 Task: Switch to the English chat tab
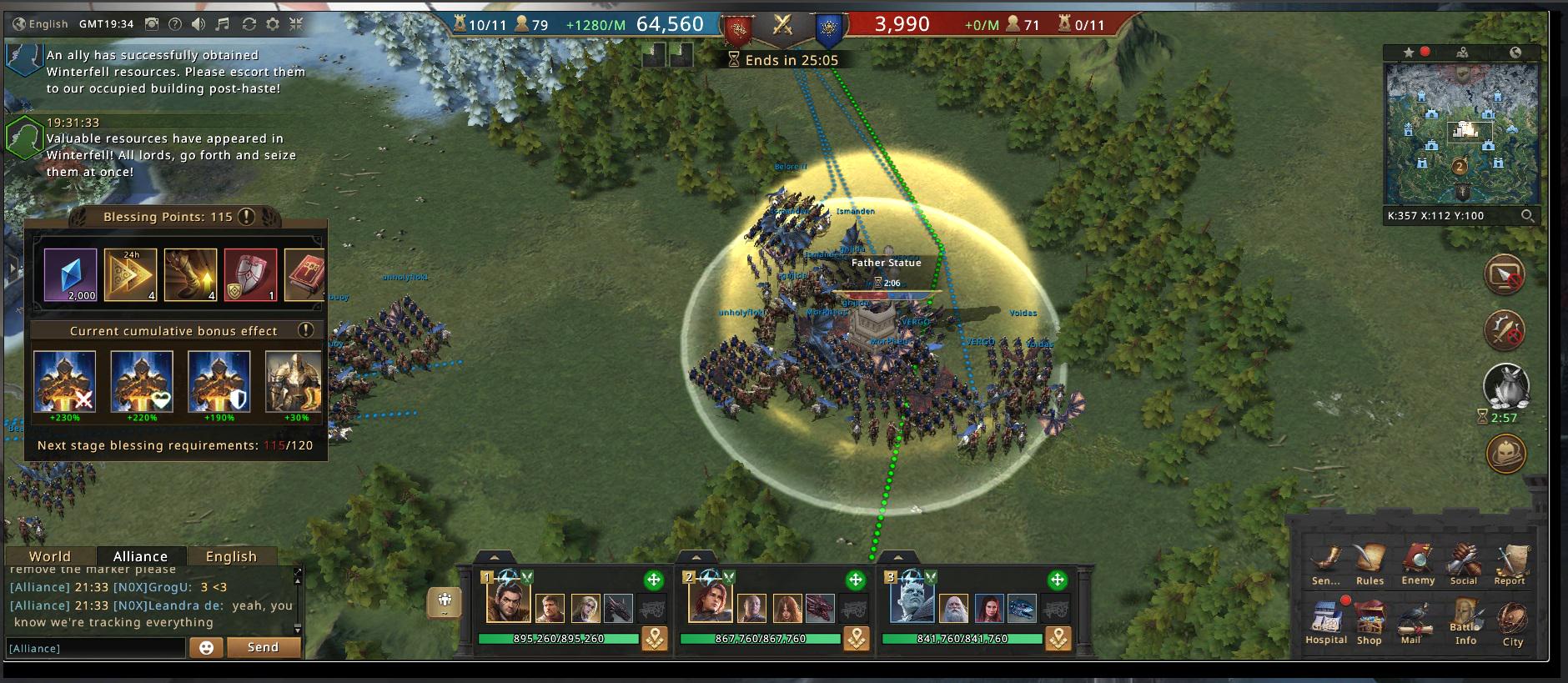(x=231, y=556)
